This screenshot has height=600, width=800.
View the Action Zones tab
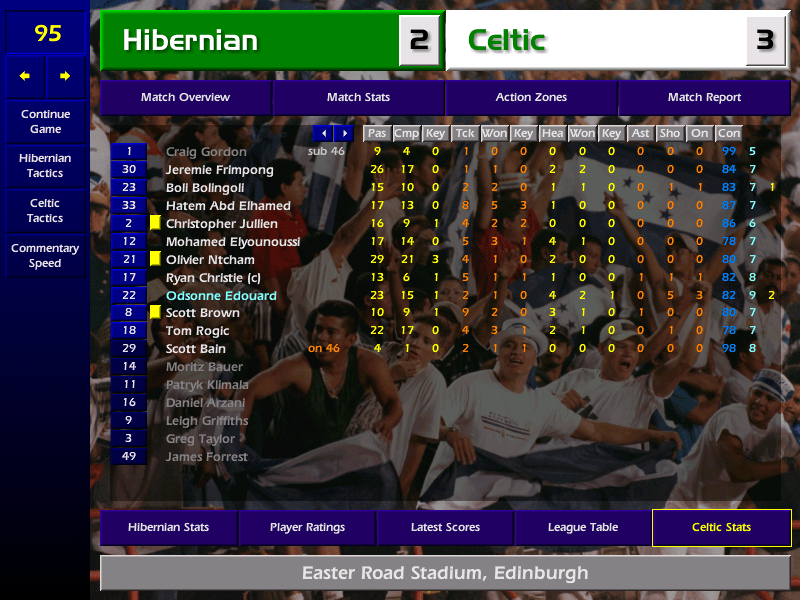tap(531, 98)
